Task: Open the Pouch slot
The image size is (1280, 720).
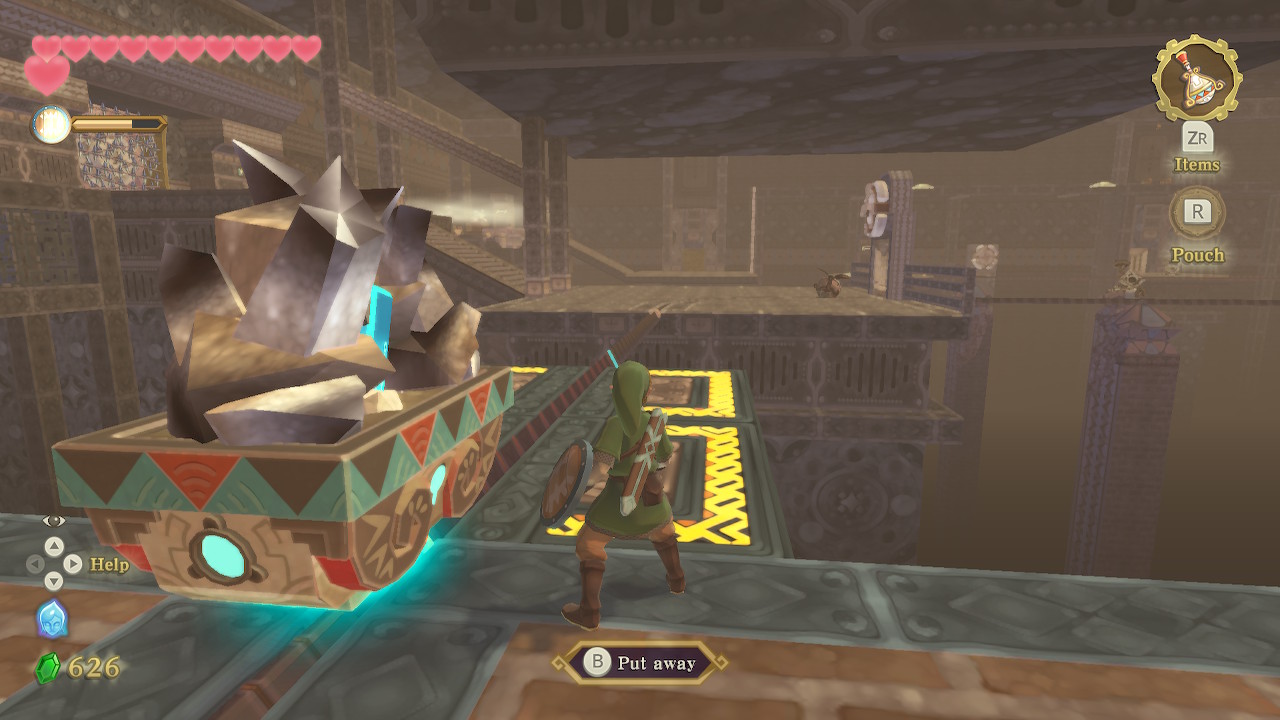Action: [x=1197, y=212]
